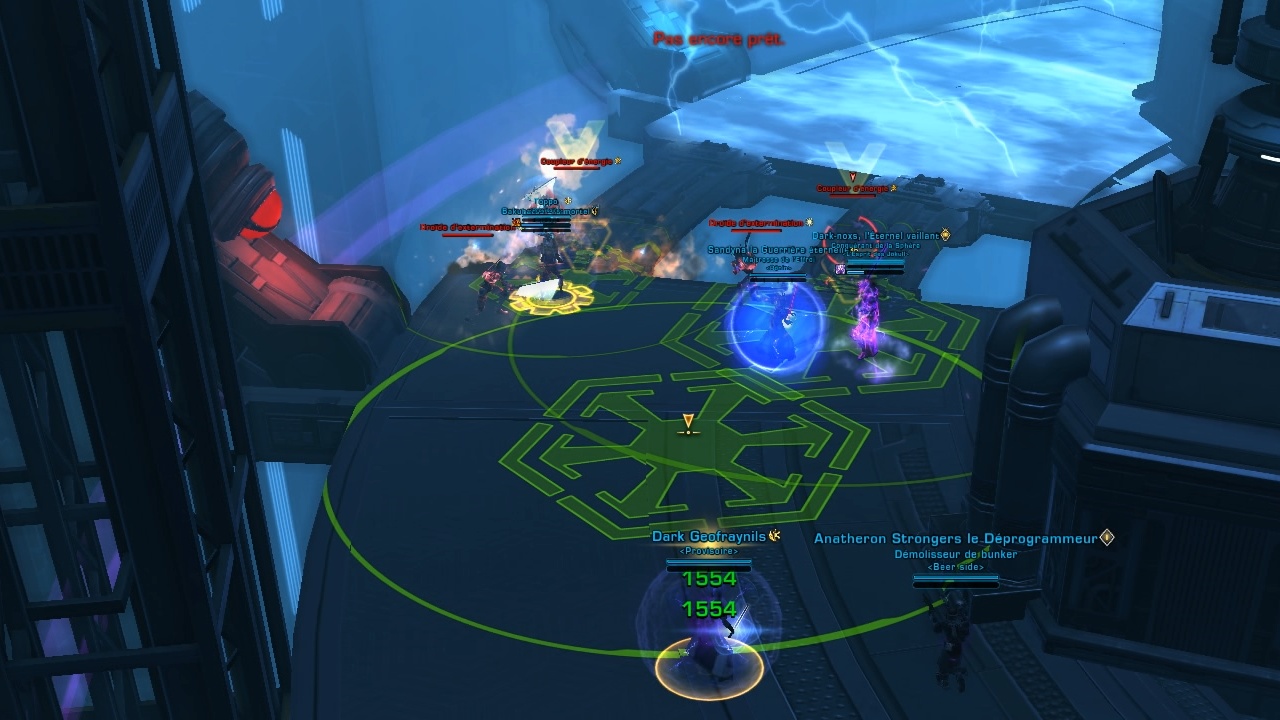Click Dark-noxs's green health bar
This screenshot has width=1280, height=720.
875,263
